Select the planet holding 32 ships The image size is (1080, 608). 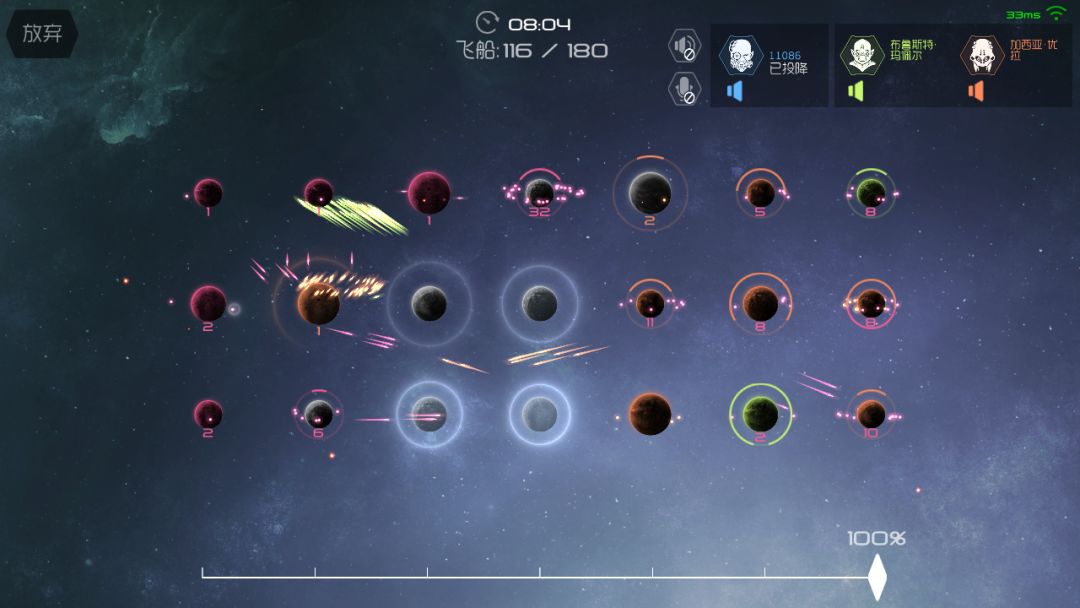tap(540, 192)
